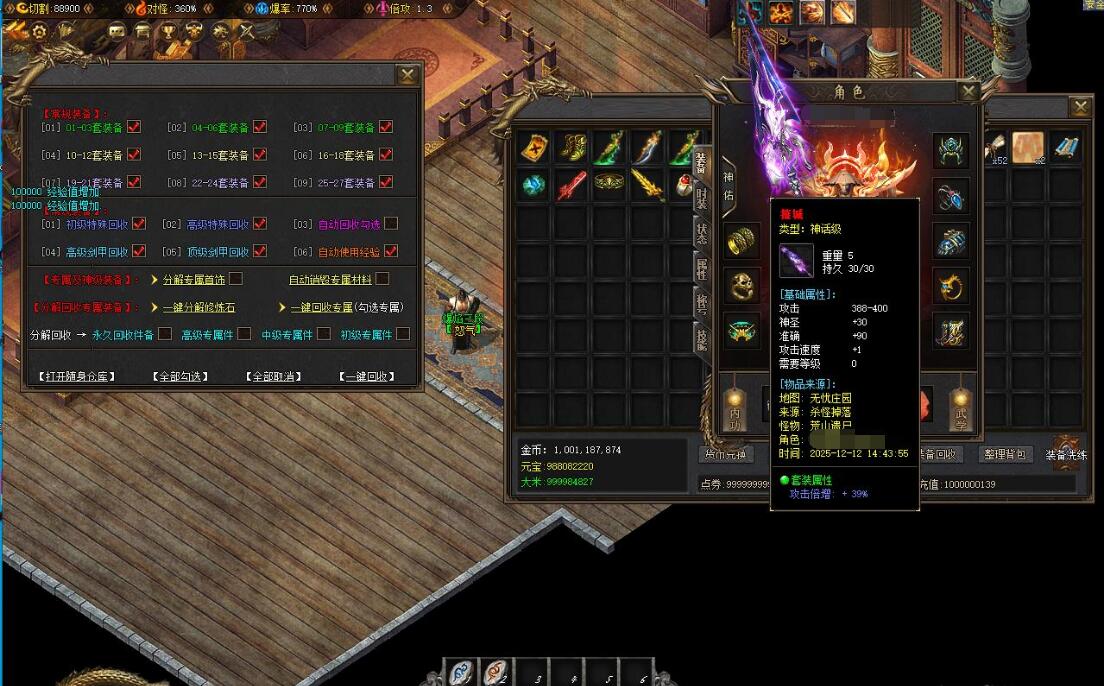Close the 角色 character window

click(x=967, y=92)
